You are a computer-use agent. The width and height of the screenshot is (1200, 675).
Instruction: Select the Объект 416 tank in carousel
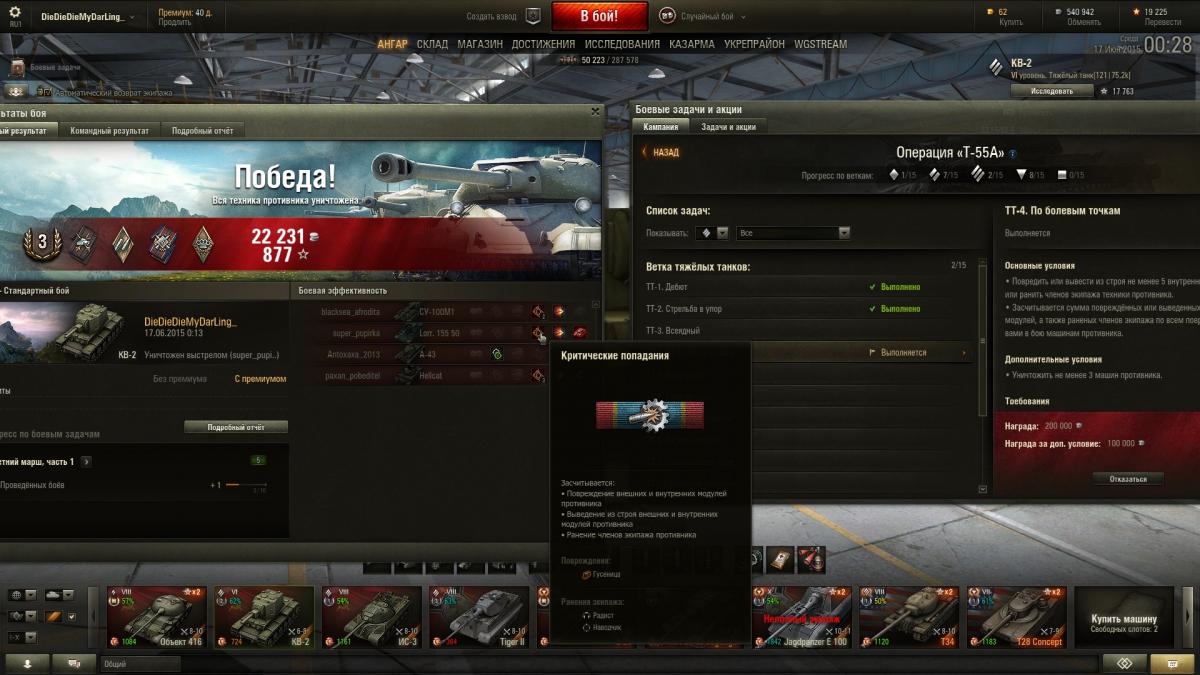pos(157,616)
